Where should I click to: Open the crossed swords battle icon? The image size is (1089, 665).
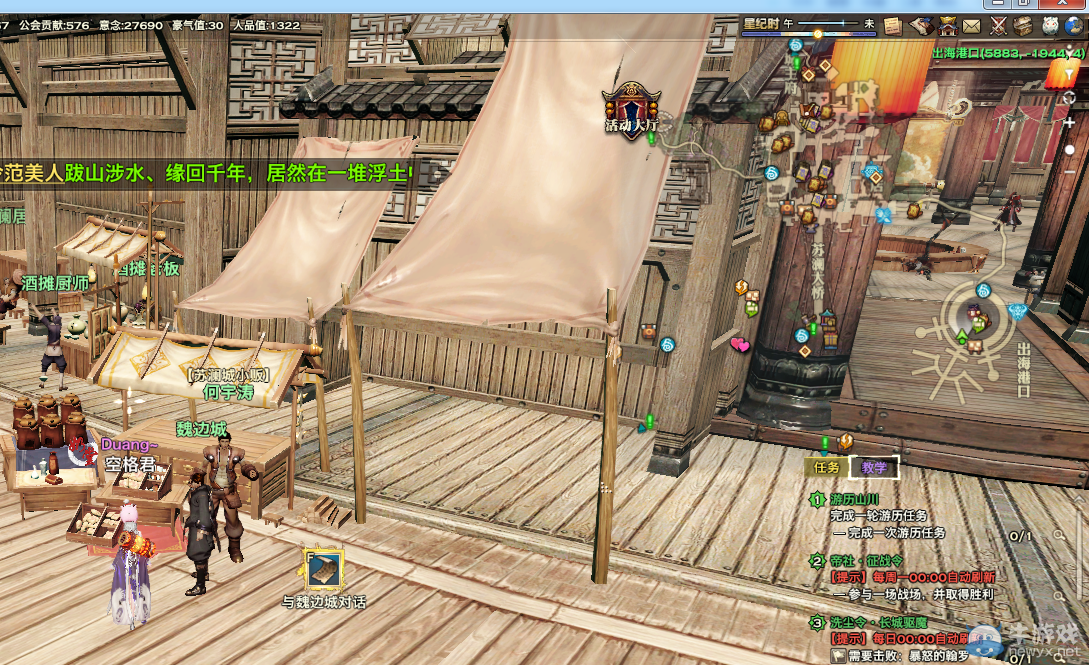click(998, 26)
